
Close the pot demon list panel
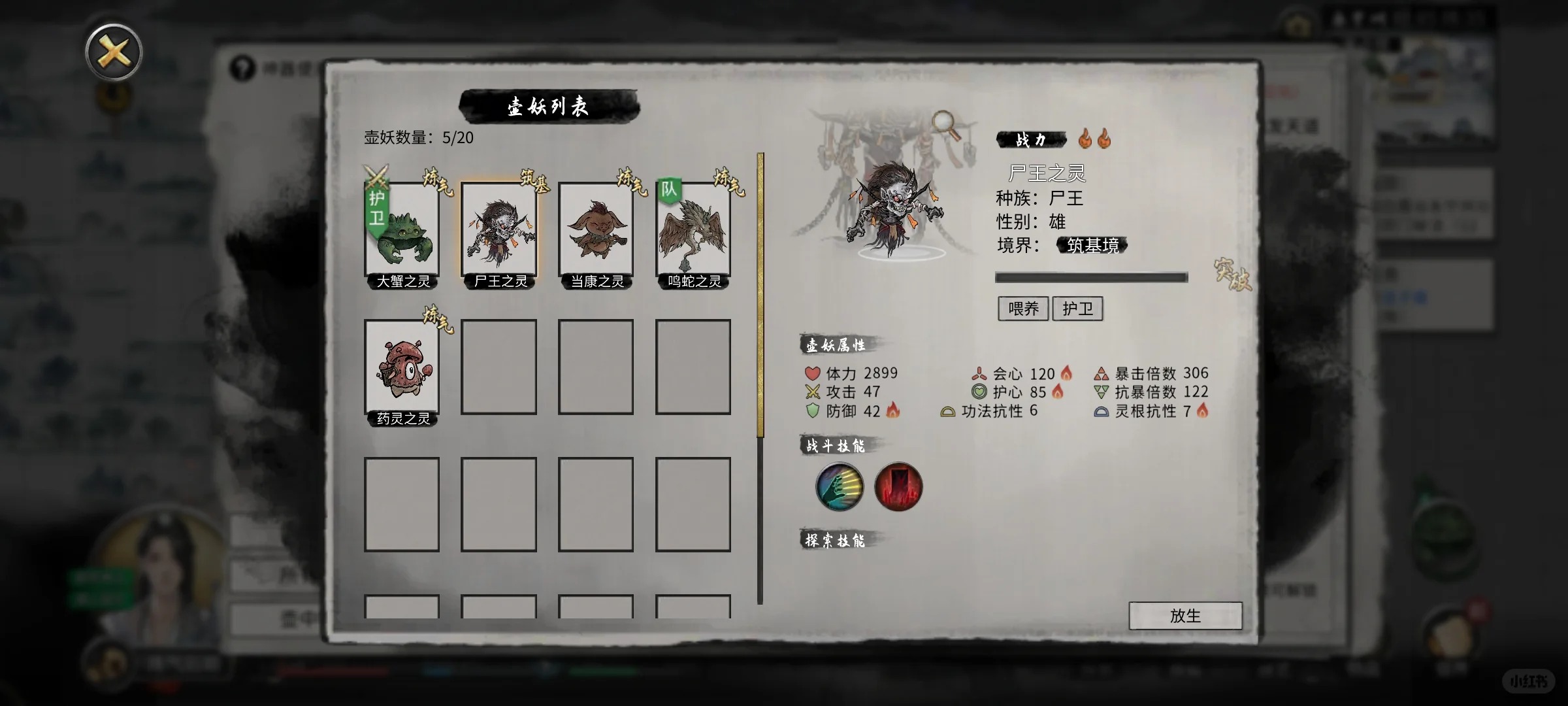[114, 52]
